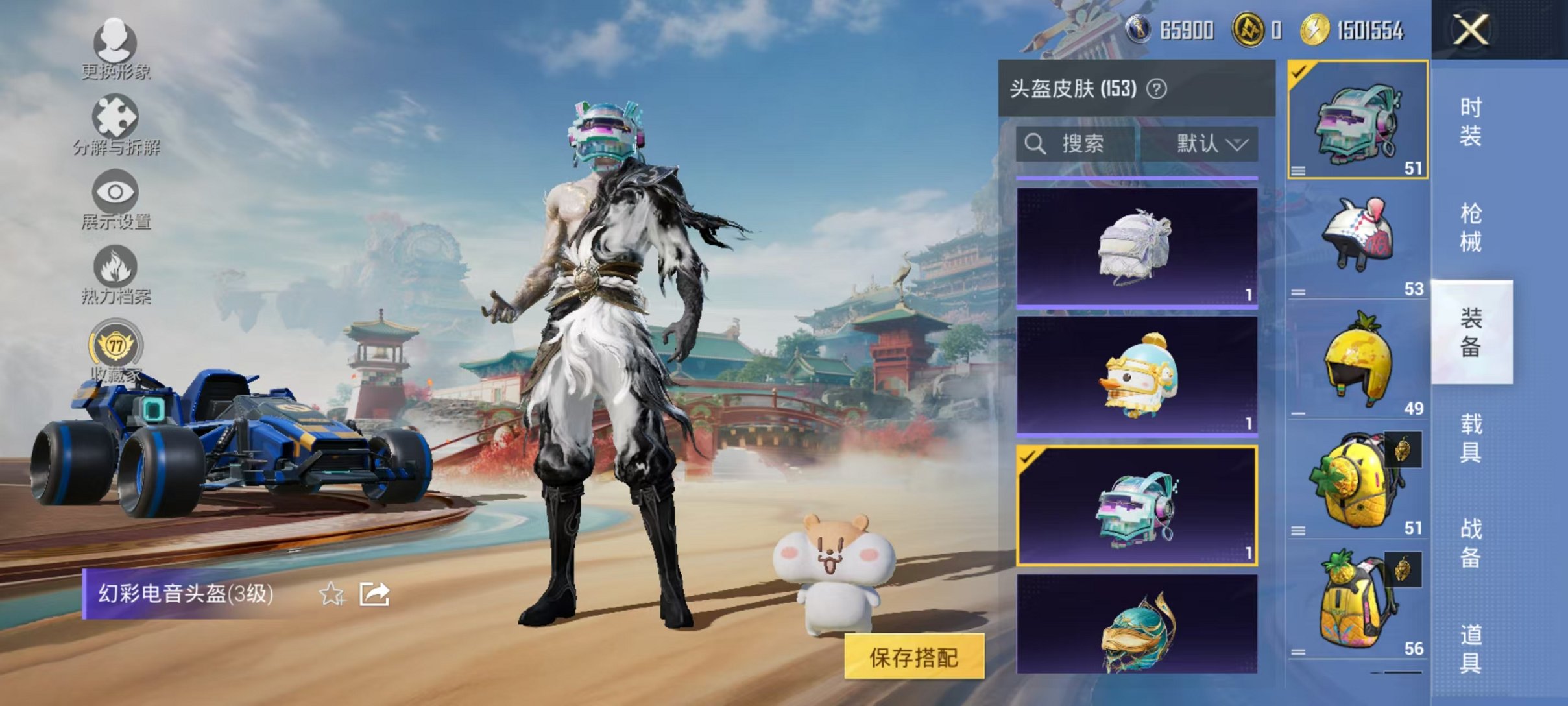Image resolution: width=1568 pixels, height=706 pixels.
Task: Tap the silver coin currency icon
Action: (1139, 30)
